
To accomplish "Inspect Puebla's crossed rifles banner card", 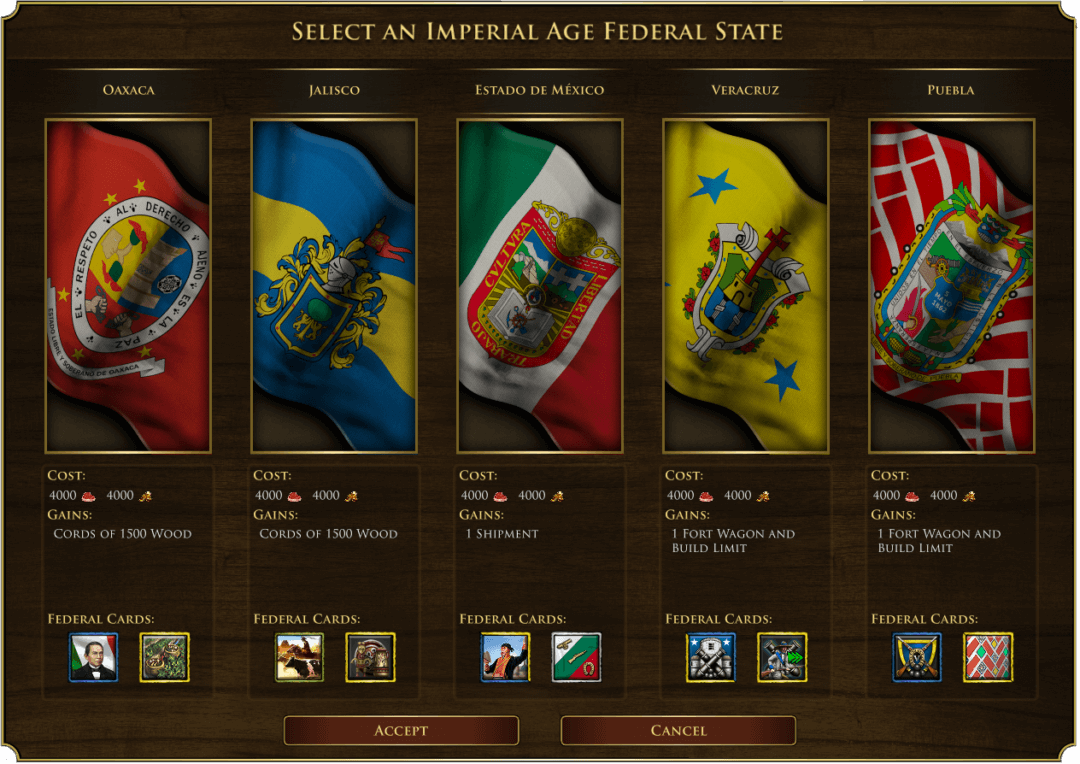I will coord(917,657).
